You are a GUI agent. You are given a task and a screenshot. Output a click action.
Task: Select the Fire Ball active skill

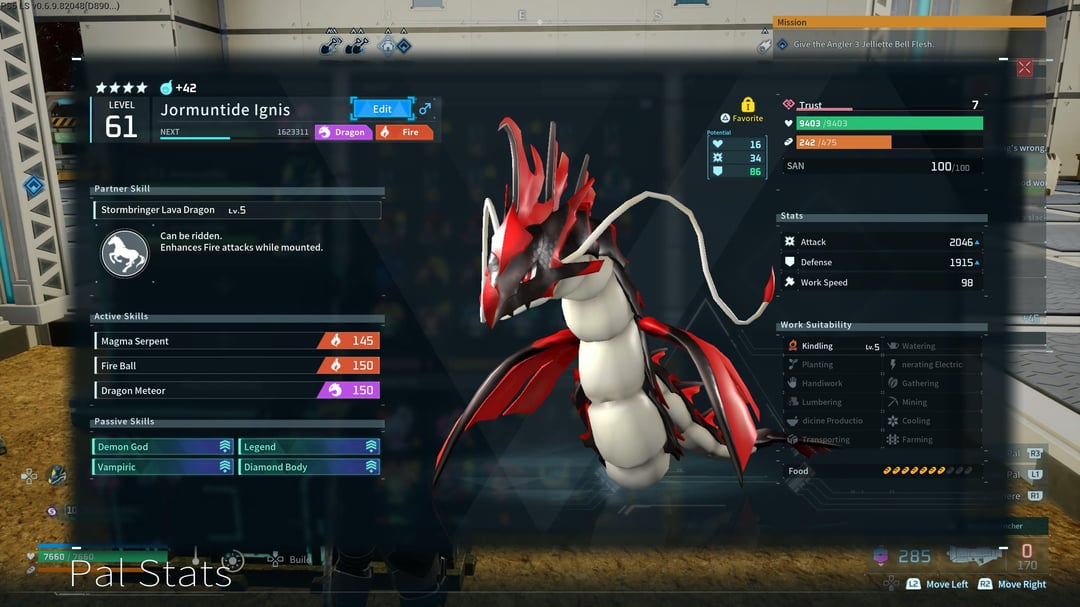[x=237, y=366]
